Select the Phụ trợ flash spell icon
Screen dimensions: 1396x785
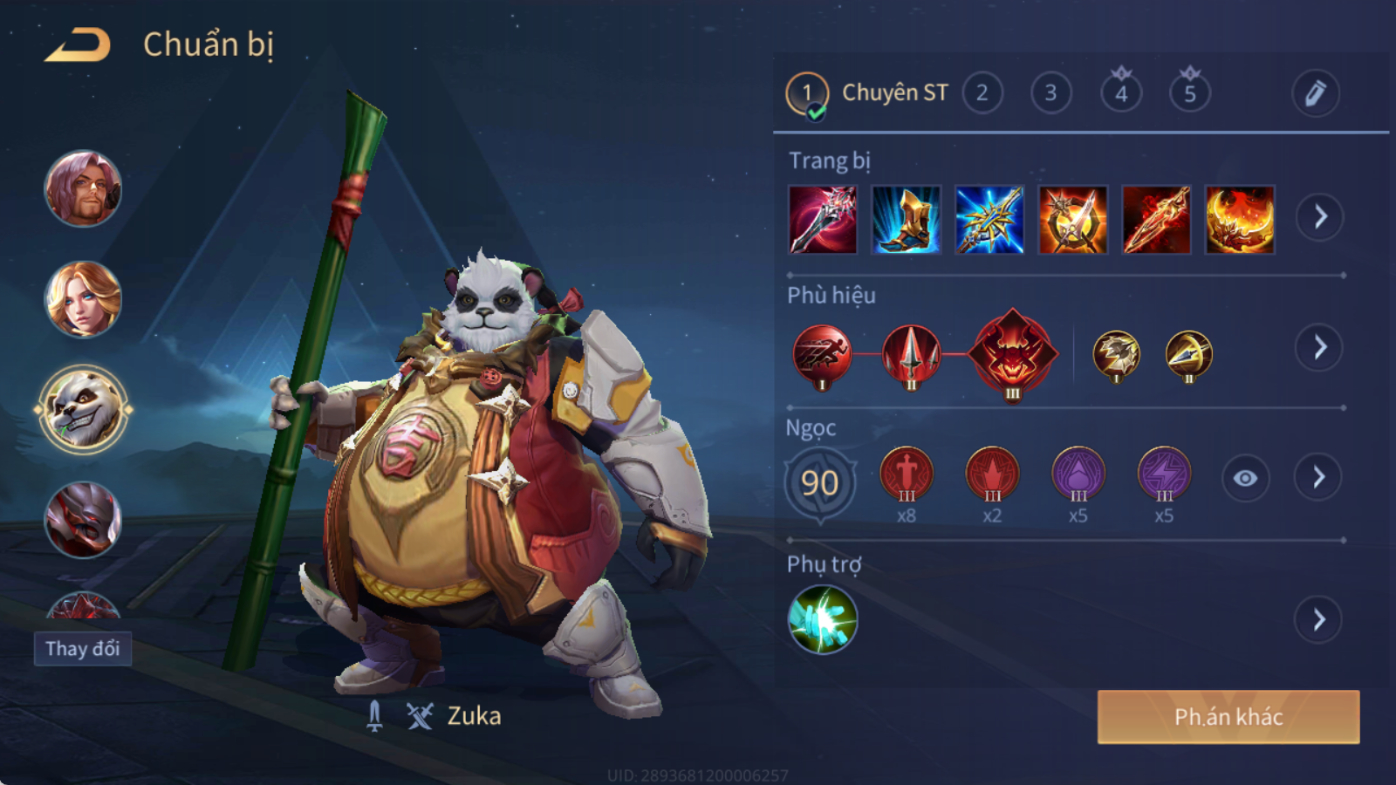[x=823, y=620]
